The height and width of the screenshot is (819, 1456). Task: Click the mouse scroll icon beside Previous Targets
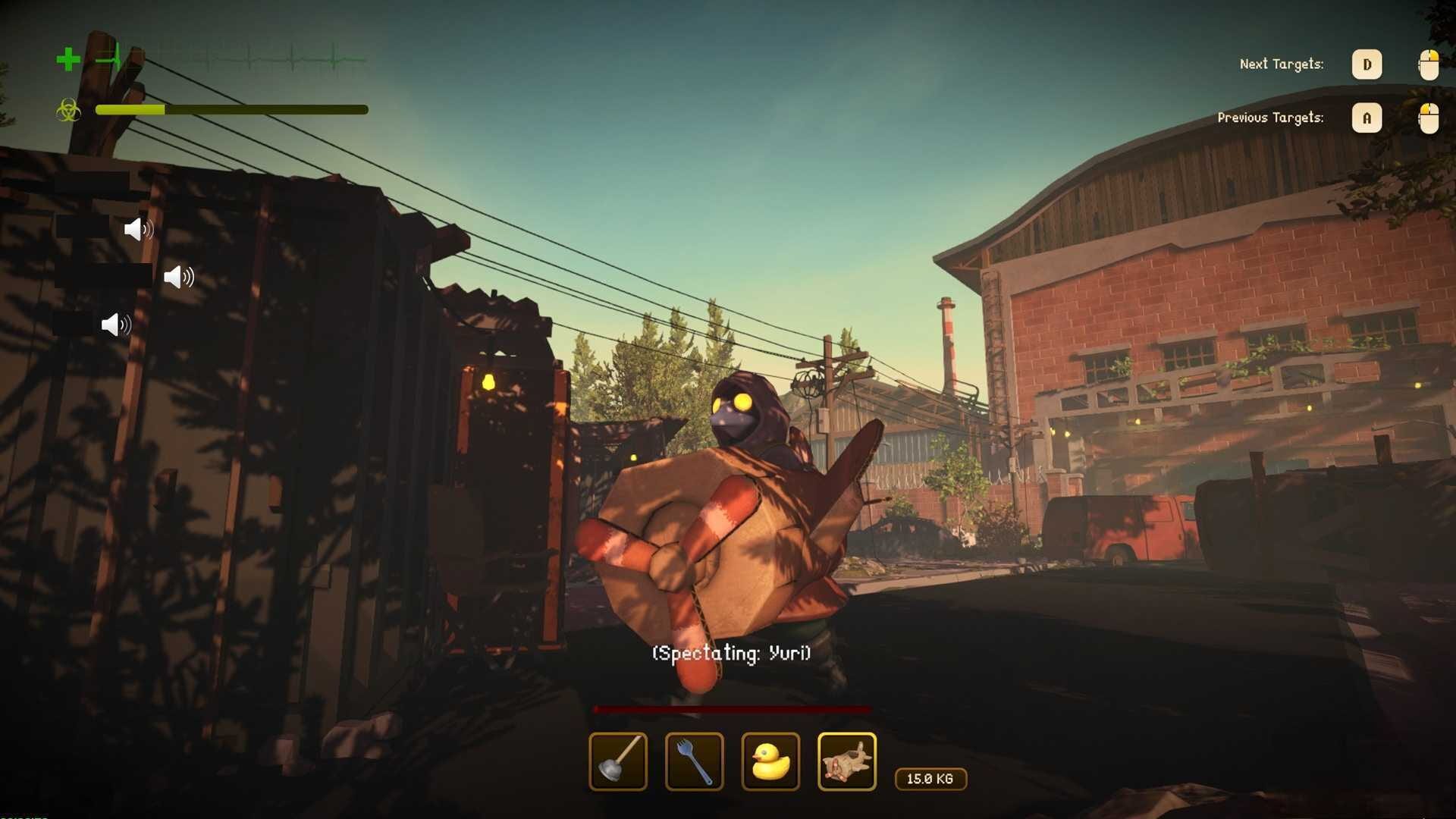[1429, 118]
